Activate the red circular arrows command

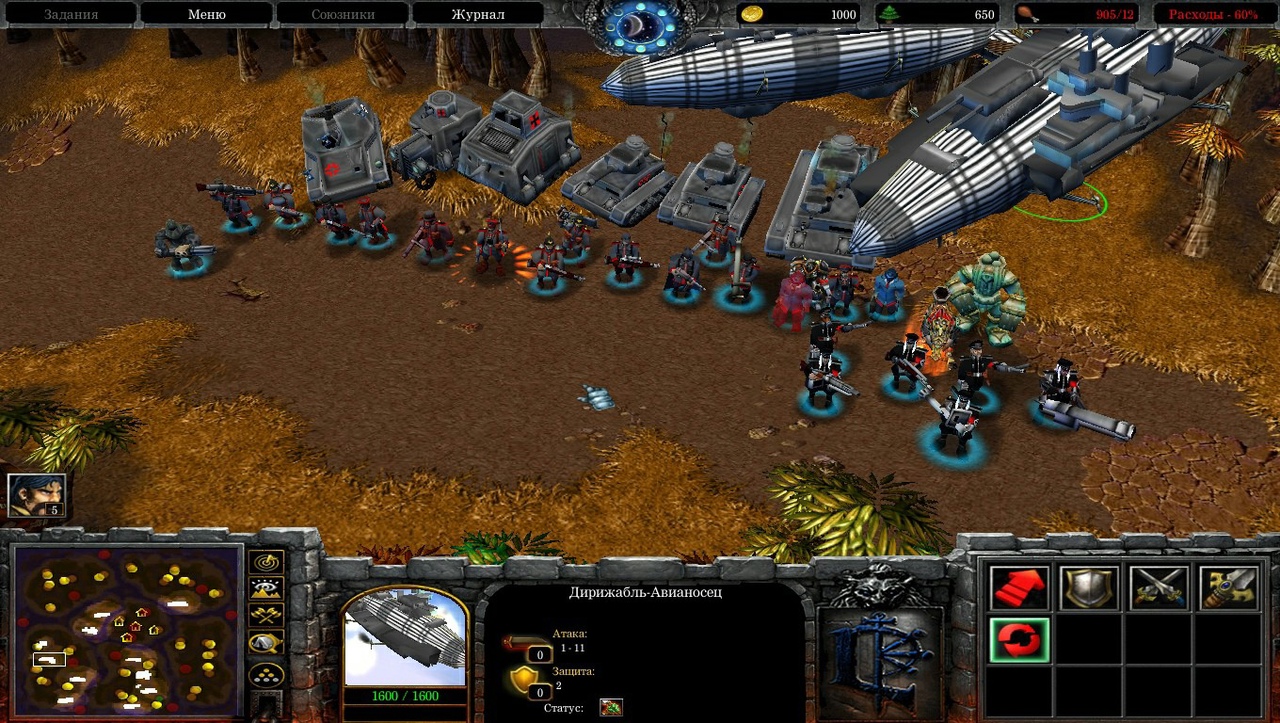tap(1019, 639)
